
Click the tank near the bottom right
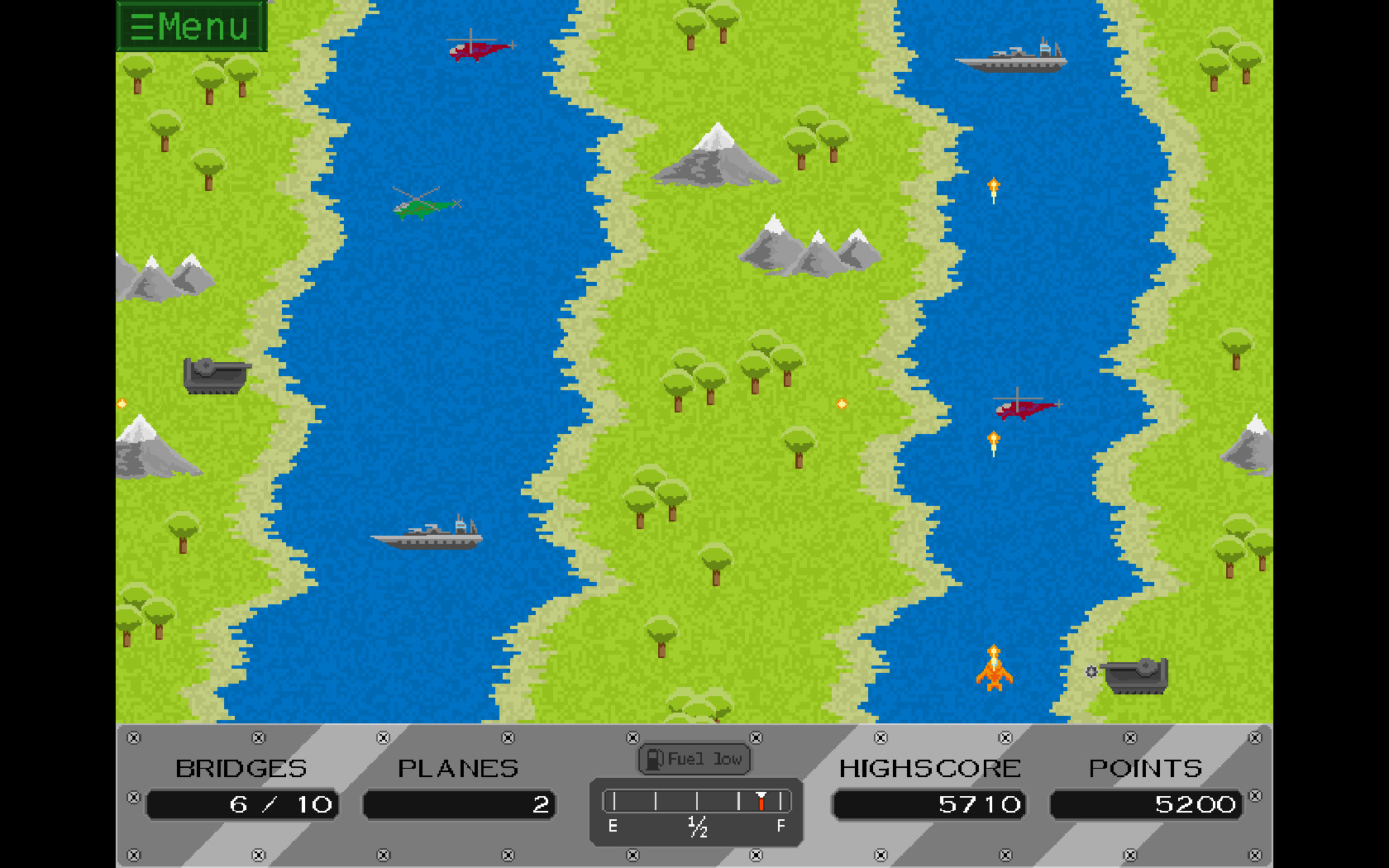point(1135,678)
